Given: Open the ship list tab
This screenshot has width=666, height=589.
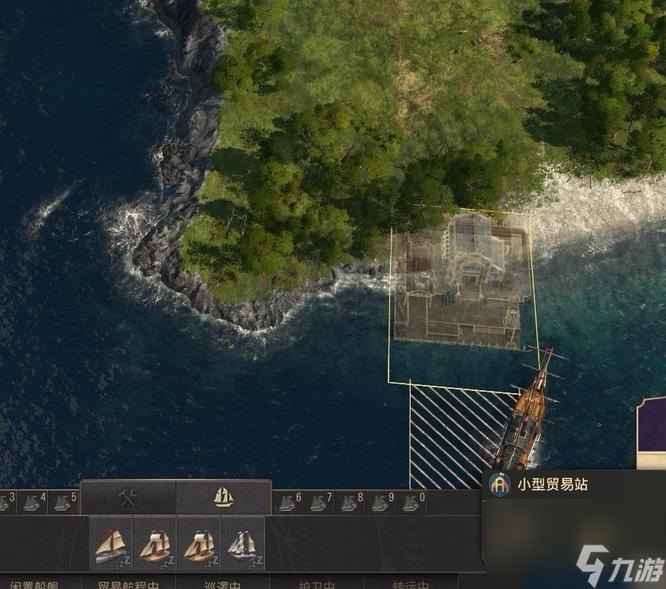Looking at the screenshot, I should click(223, 497).
